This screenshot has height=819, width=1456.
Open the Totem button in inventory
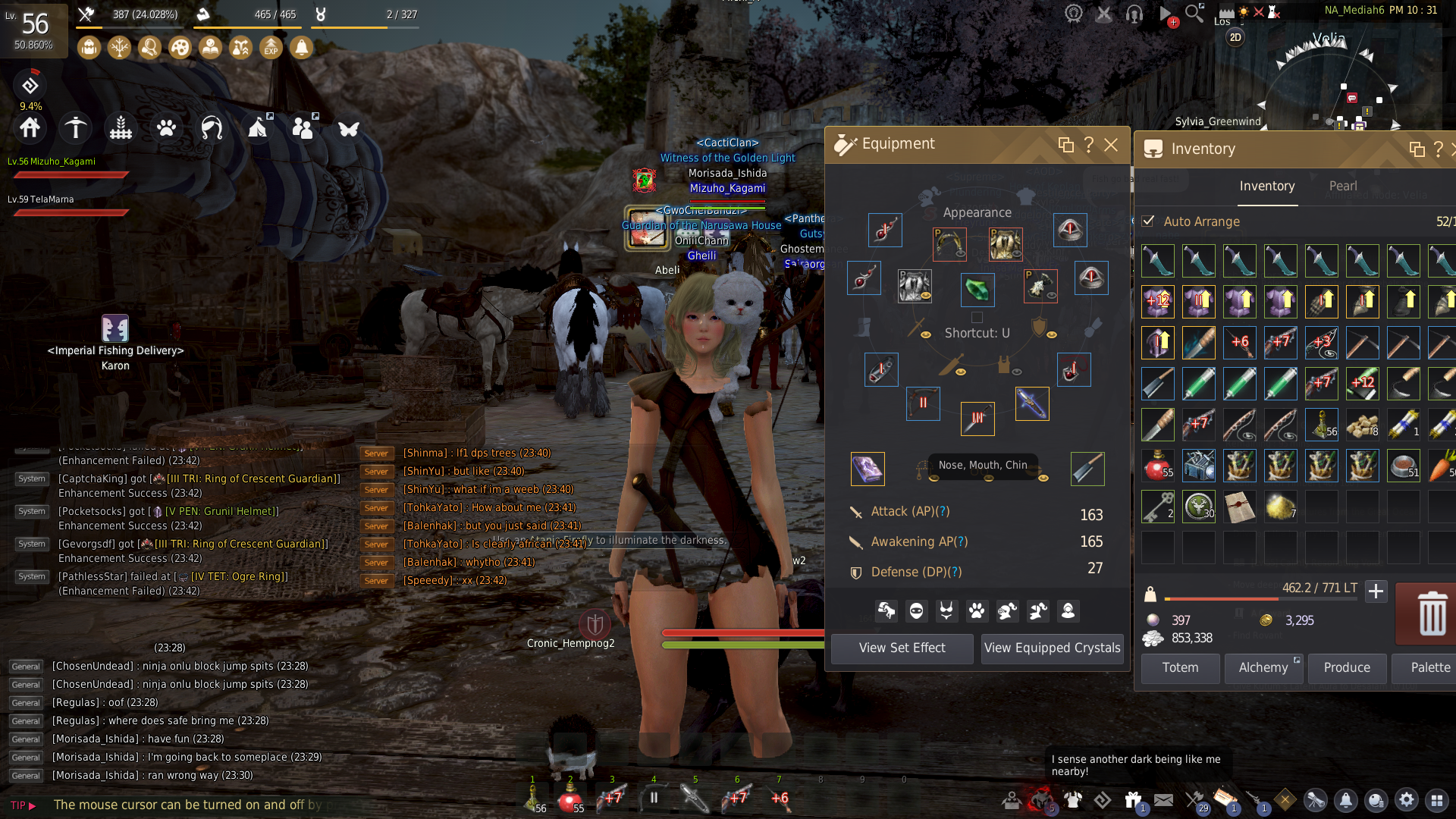(1180, 668)
